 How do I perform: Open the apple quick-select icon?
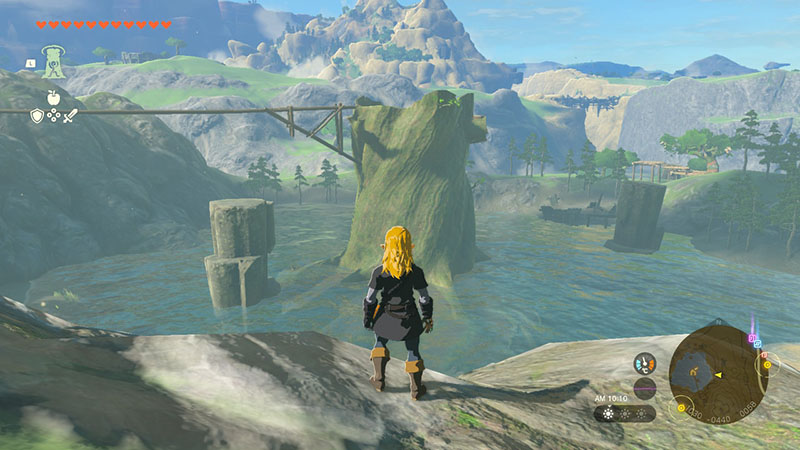click(53, 97)
